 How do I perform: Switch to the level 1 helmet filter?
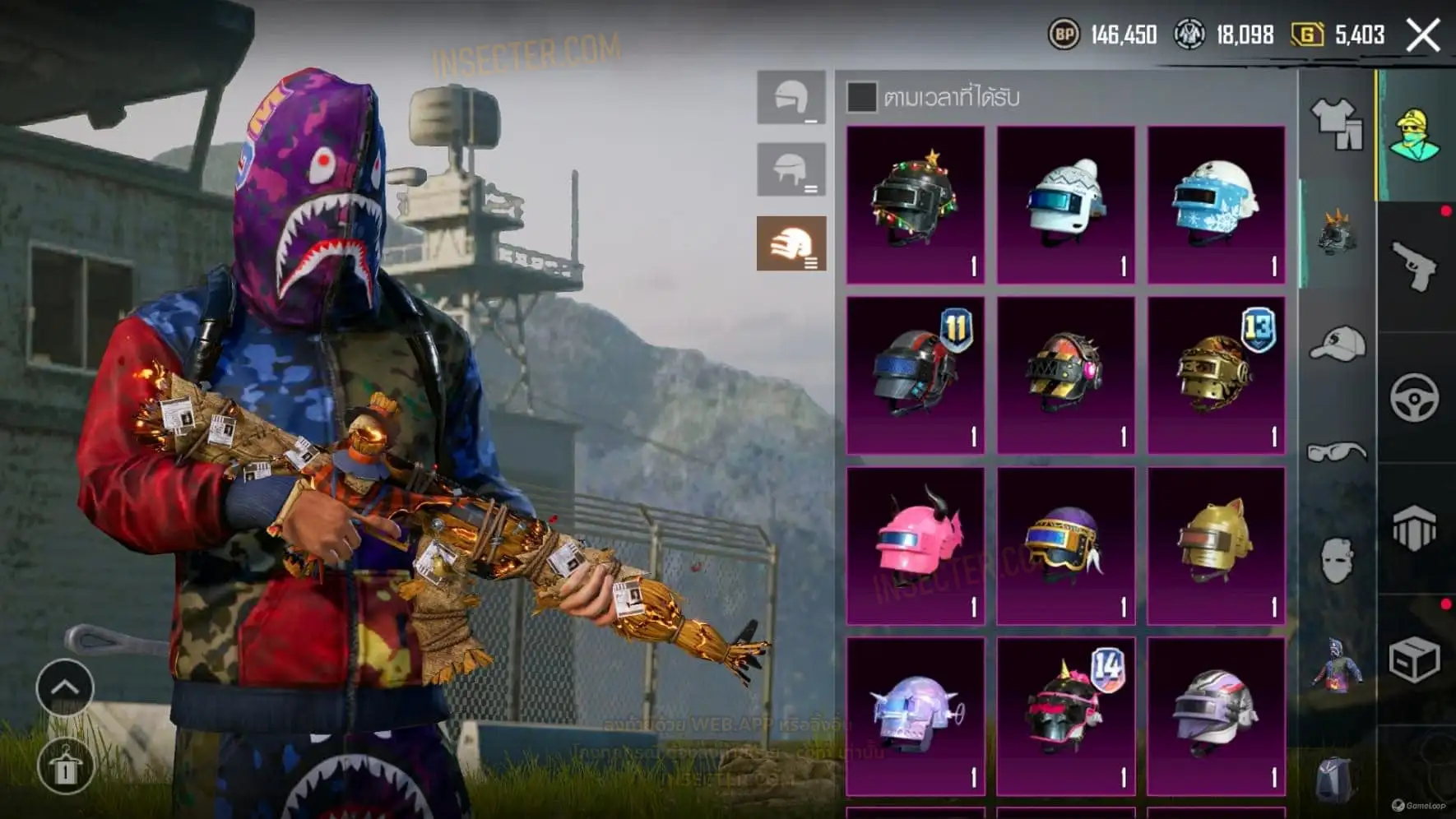(x=791, y=98)
